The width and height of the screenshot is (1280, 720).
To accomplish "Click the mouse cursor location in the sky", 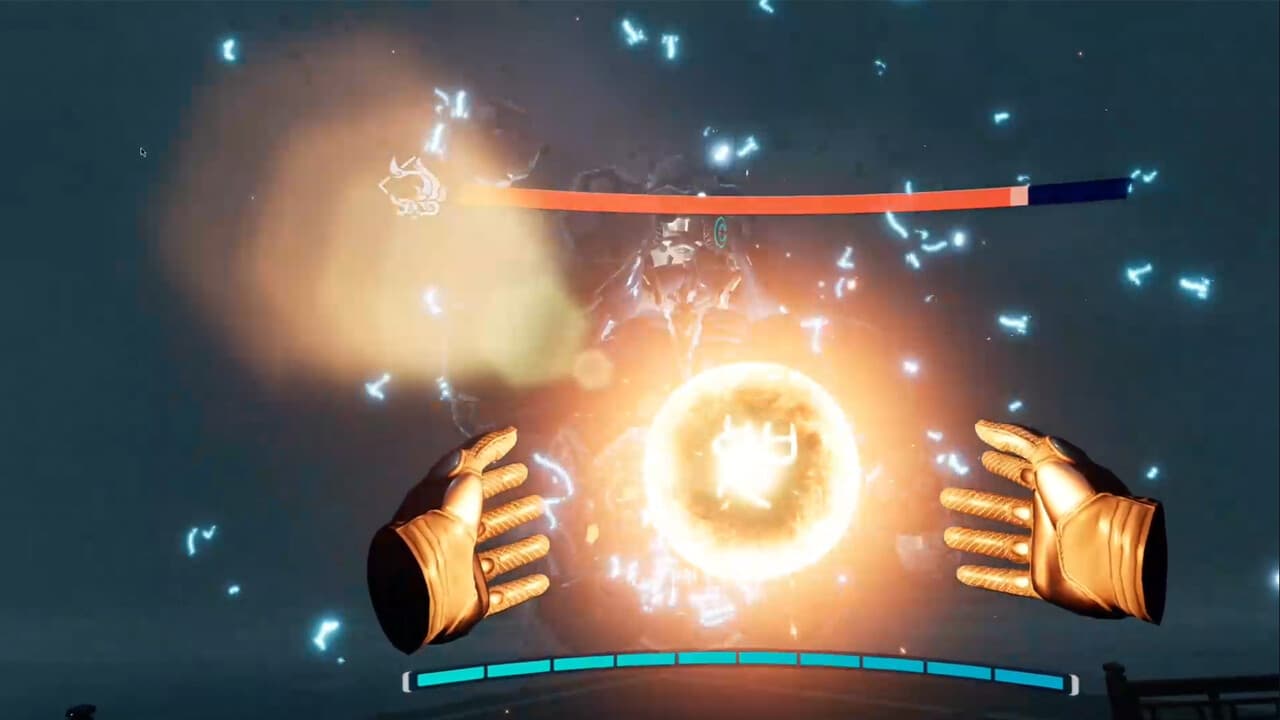I will pyautogui.click(x=142, y=151).
